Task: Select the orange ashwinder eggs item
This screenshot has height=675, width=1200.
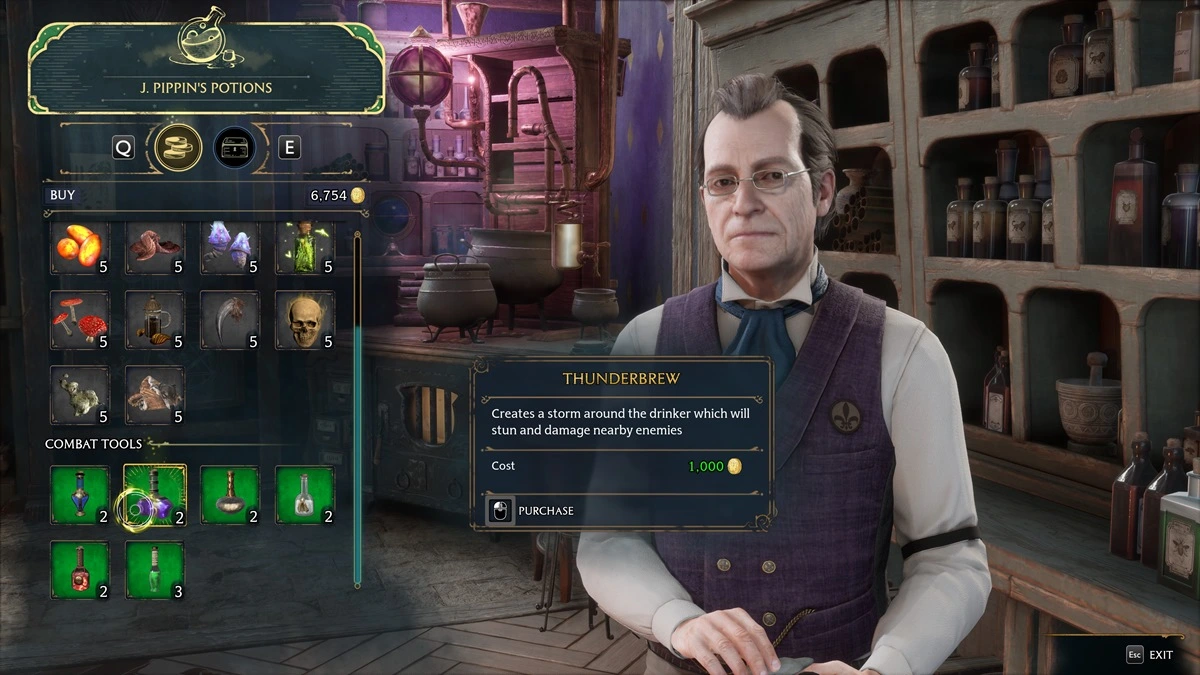Action: click(x=80, y=248)
